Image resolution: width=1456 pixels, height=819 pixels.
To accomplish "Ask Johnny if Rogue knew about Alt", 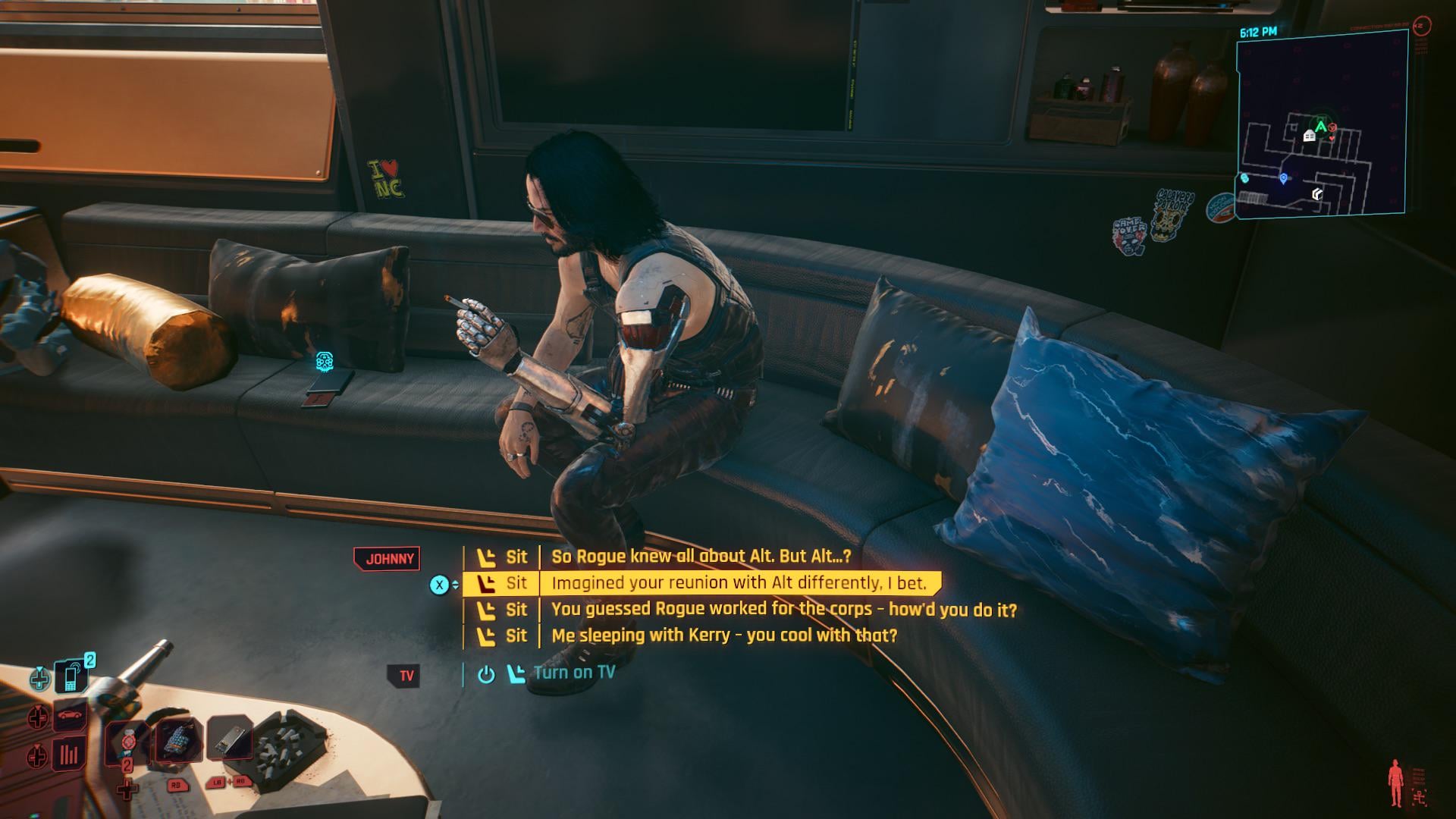I will [701, 557].
